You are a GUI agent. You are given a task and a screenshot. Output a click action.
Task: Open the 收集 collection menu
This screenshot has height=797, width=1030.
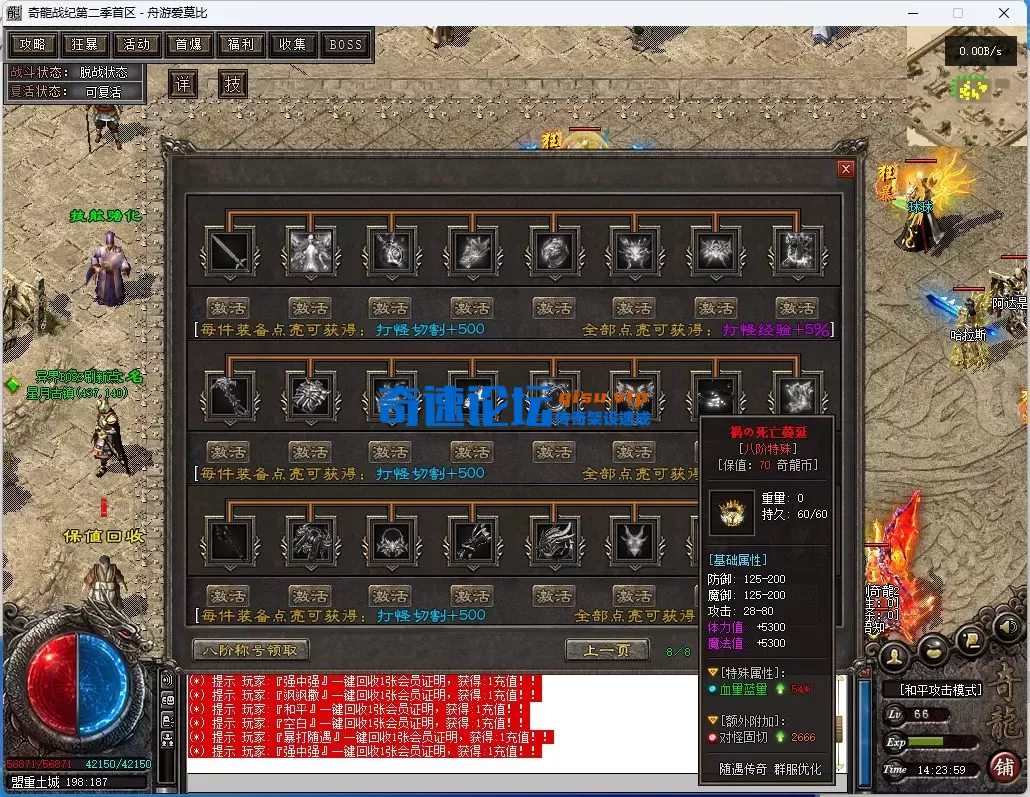click(293, 44)
